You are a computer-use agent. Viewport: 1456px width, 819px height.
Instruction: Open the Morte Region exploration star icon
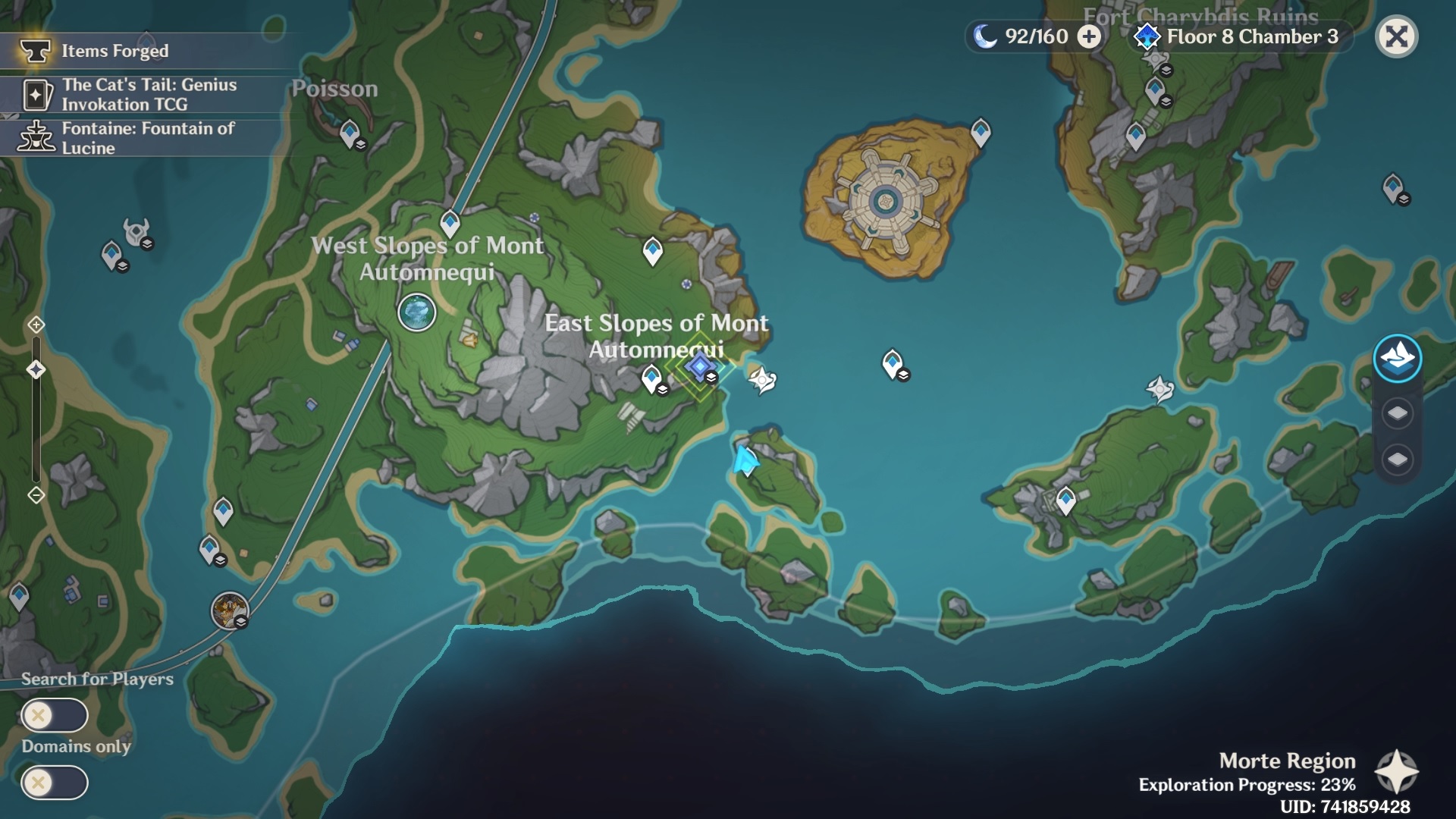pos(1396,772)
